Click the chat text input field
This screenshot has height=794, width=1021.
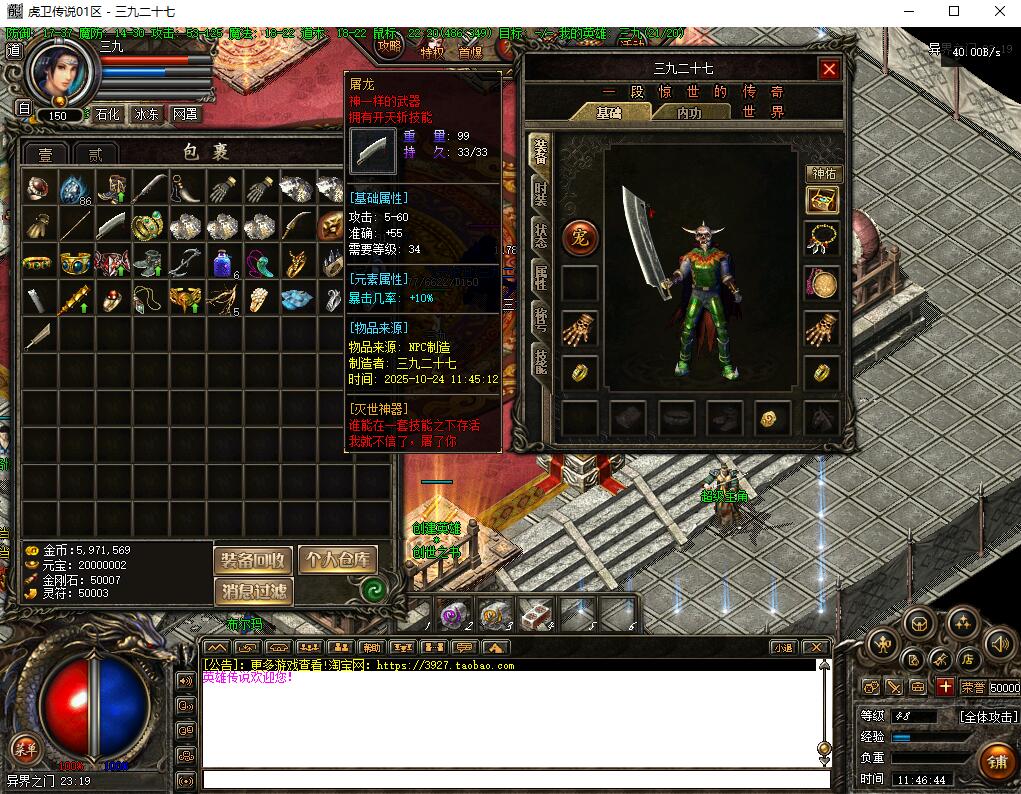pyautogui.click(x=515, y=779)
